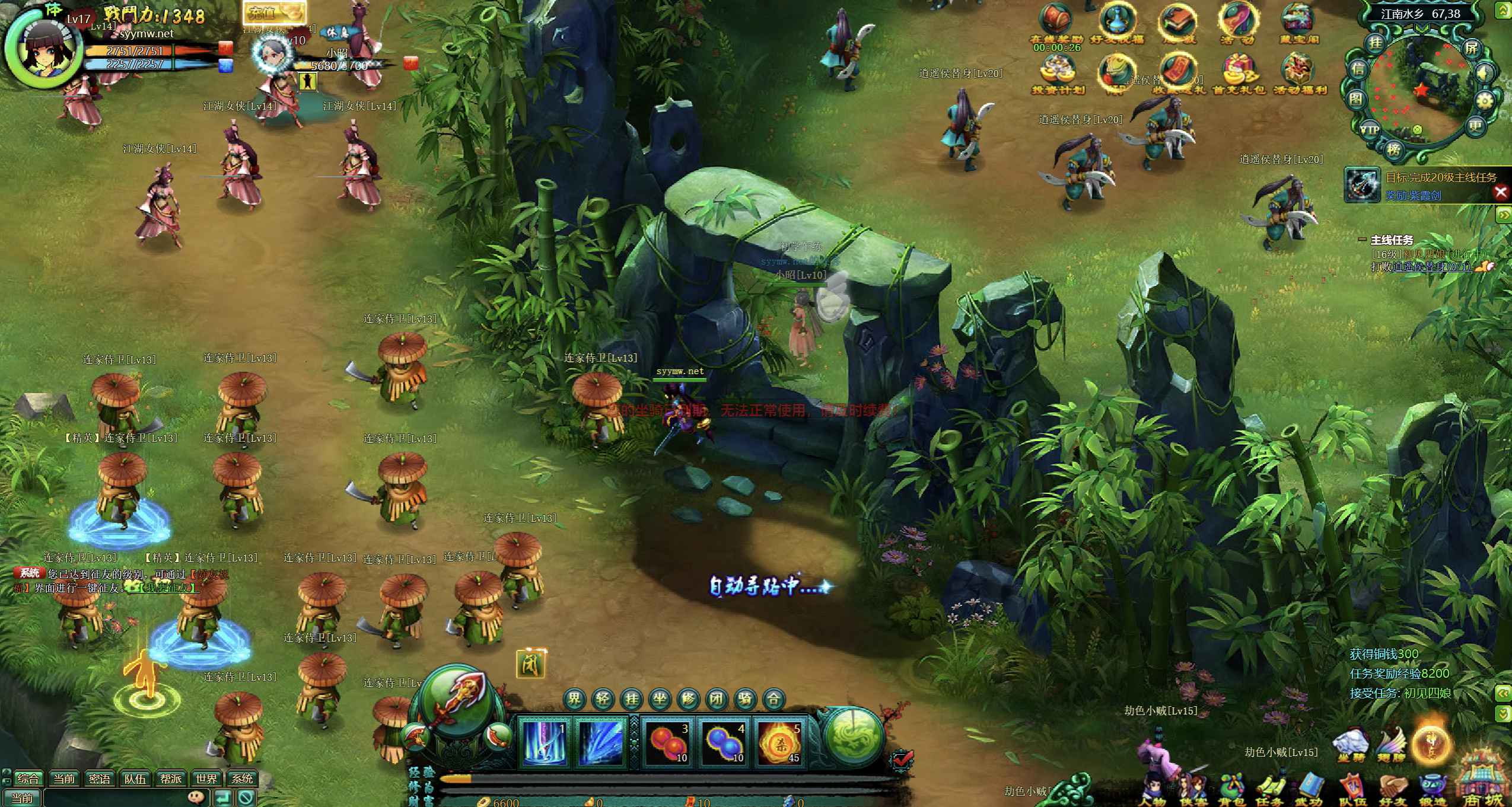Viewport: 1512px width, 807px height.
Task: Click the VIP button beside the minimap
Action: pyautogui.click(x=1369, y=129)
